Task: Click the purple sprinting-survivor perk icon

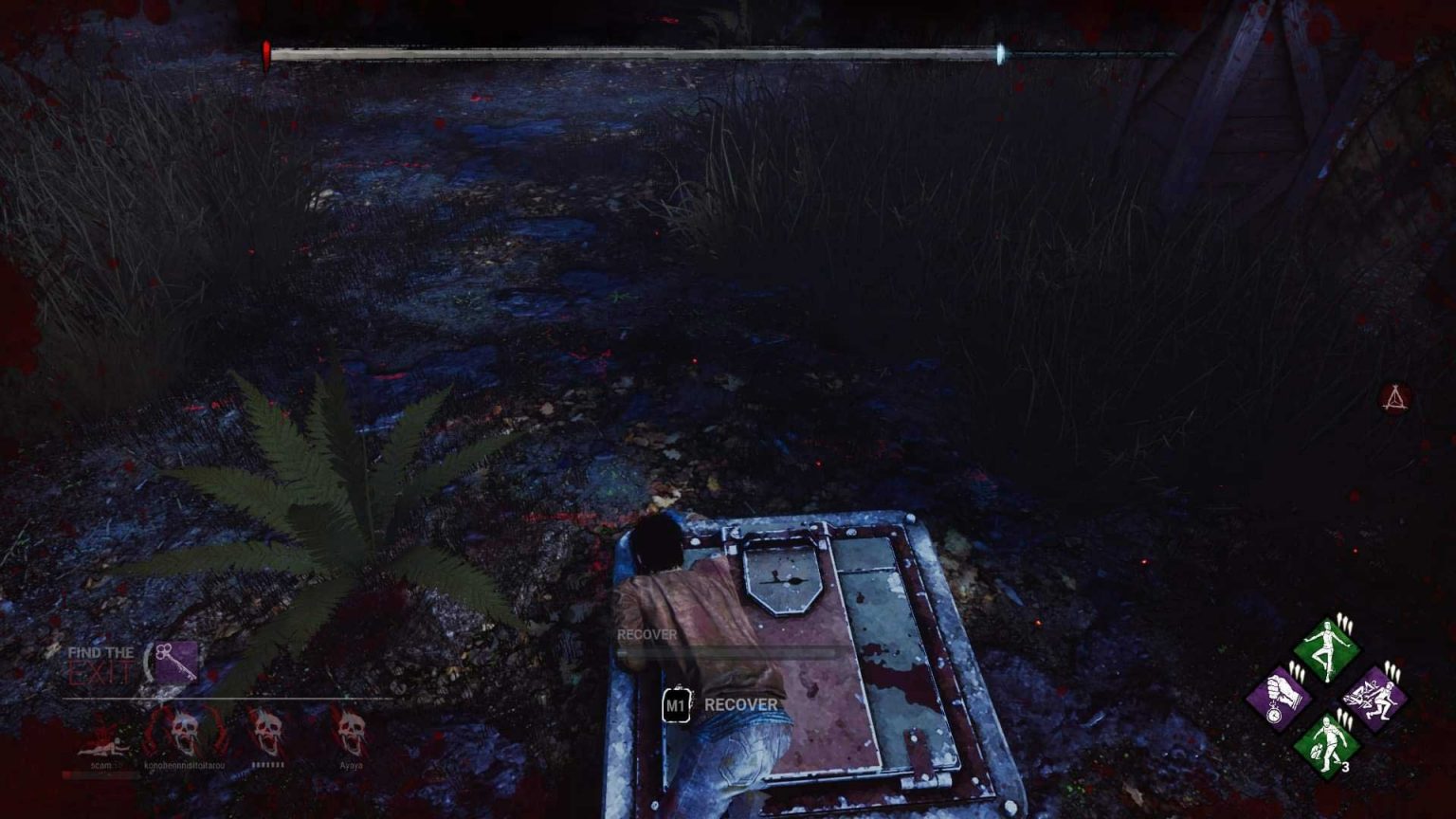Action: click(x=1374, y=698)
